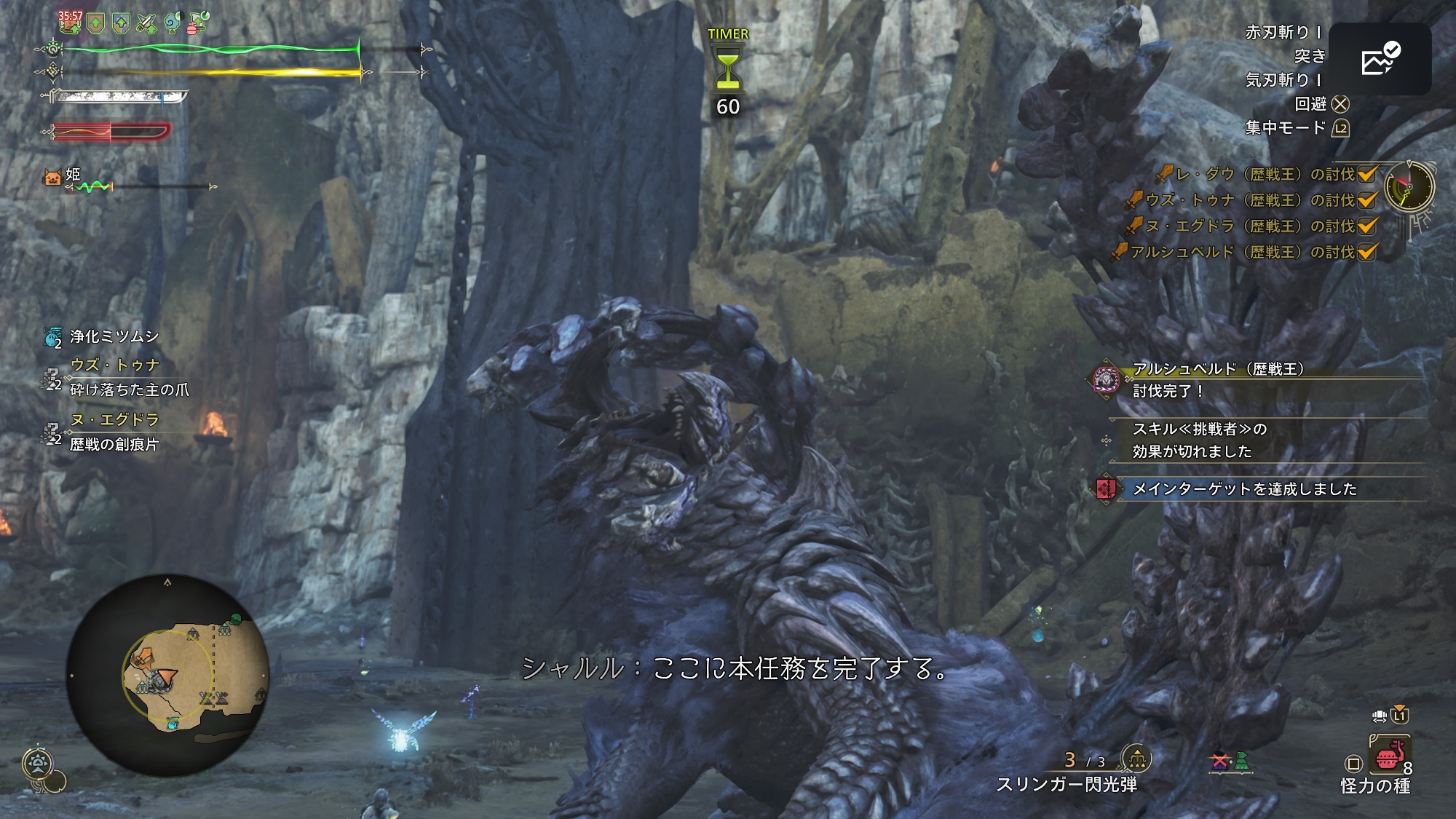1456x819 pixels.
Task: Click the quest time clock dial
Action: (x=1409, y=186)
